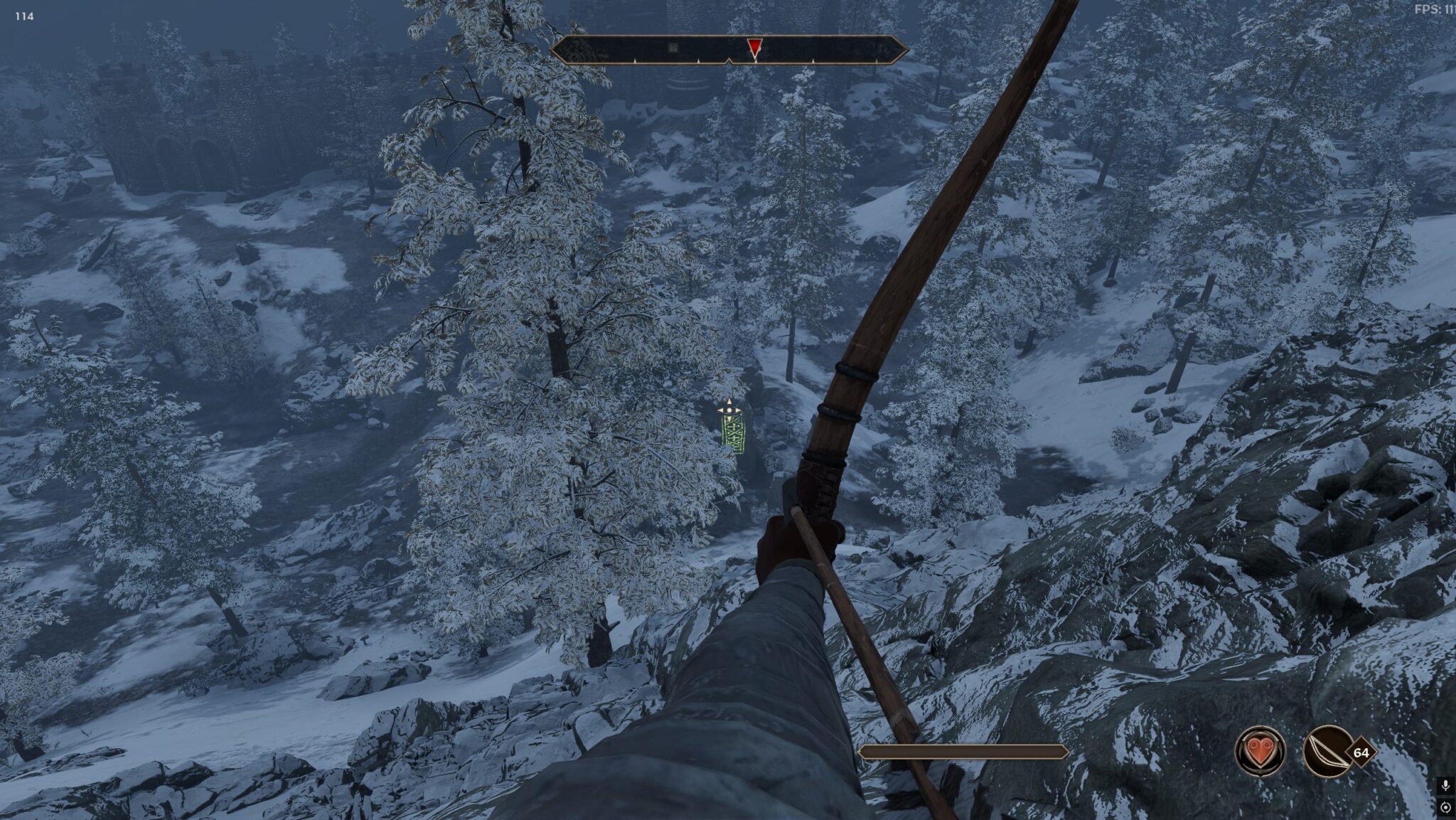The height and width of the screenshot is (820, 1456).
Task: Click the circular record overlay icon
Action: click(x=1445, y=807)
